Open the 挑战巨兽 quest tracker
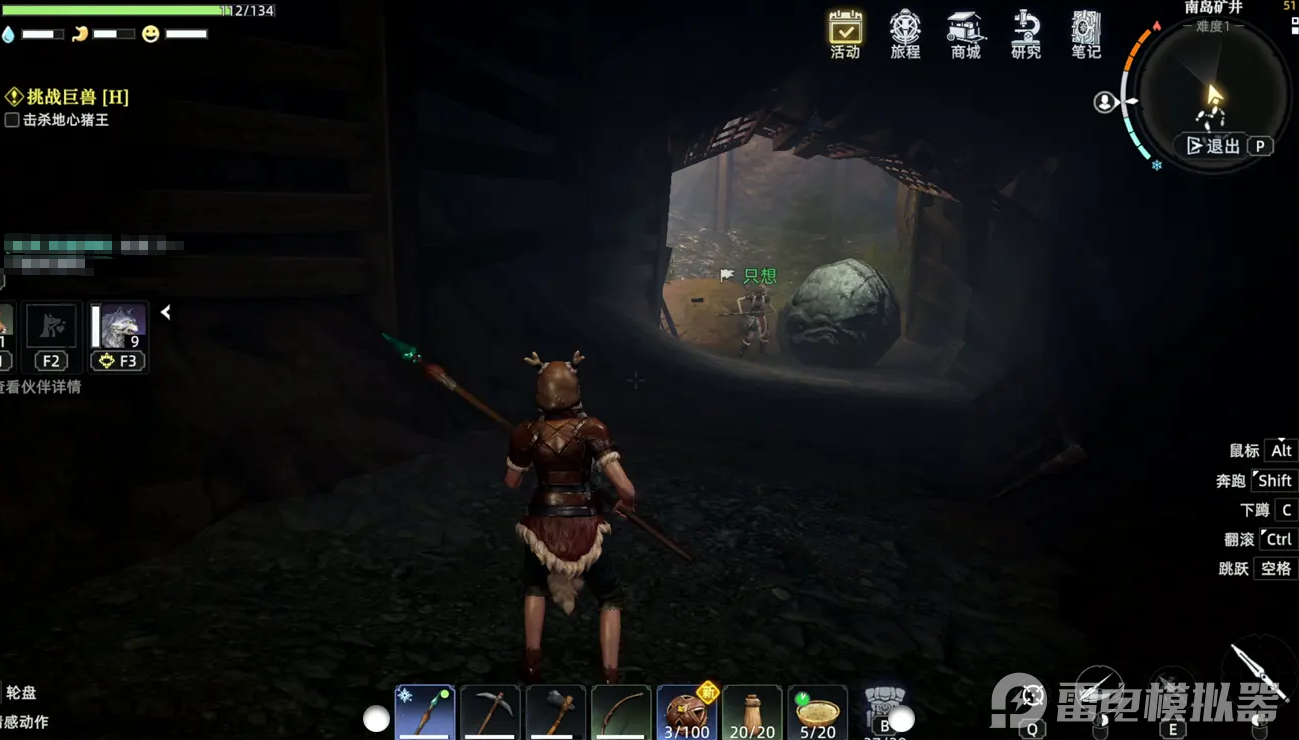The height and width of the screenshot is (740, 1299). point(68,97)
